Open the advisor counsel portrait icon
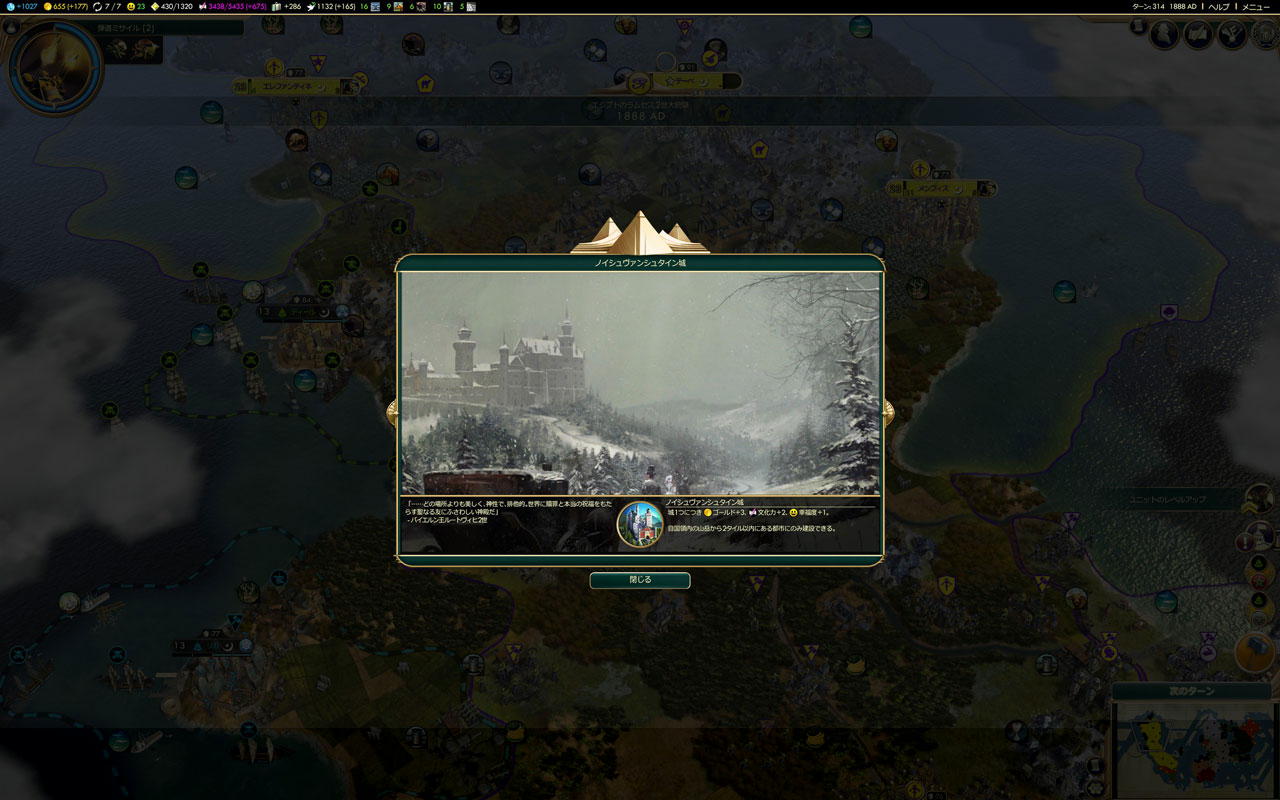Viewport: 1280px width, 800px height. [1164, 35]
